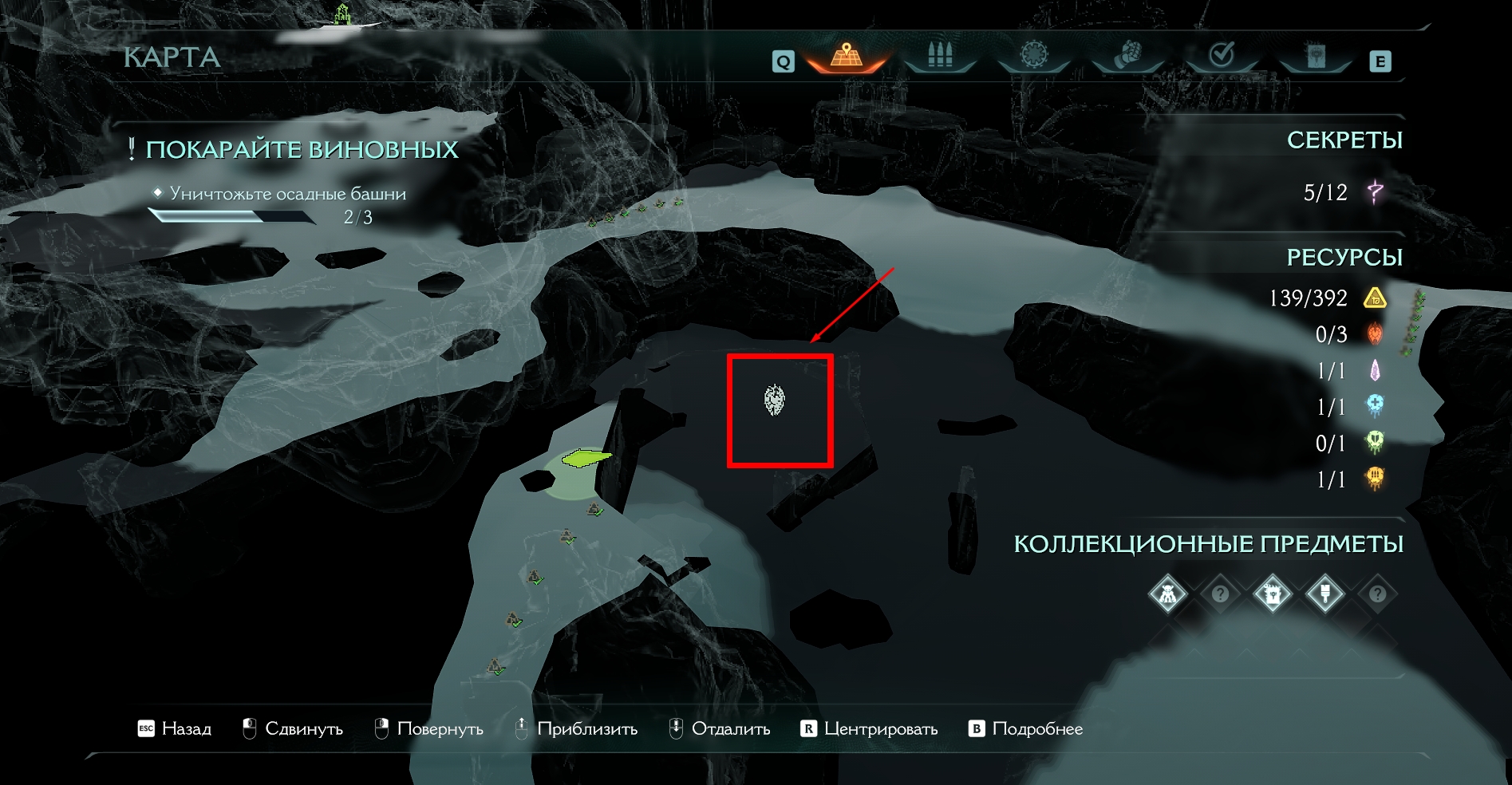The width and height of the screenshot is (1512, 785).
Task: Switch to the armored fist tab
Action: pos(1127,56)
